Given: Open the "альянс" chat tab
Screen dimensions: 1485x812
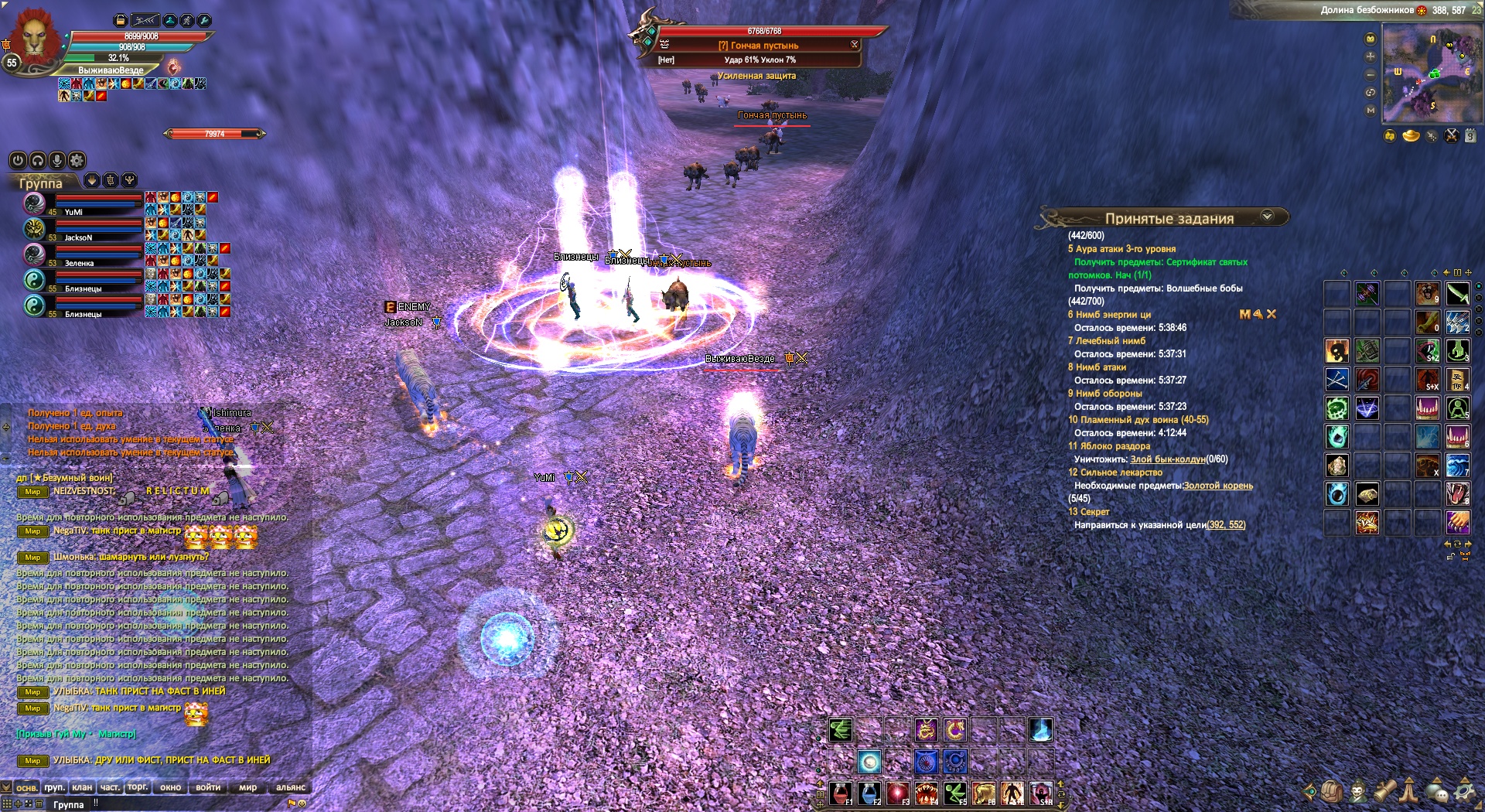Looking at the screenshot, I should [291, 787].
